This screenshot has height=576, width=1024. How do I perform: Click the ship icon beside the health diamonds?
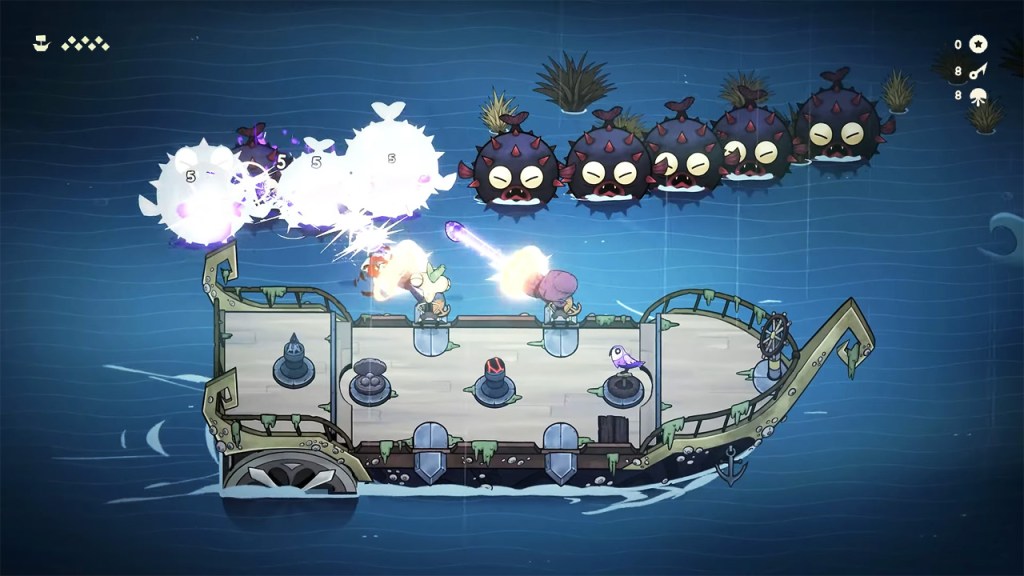[x=40, y=43]
